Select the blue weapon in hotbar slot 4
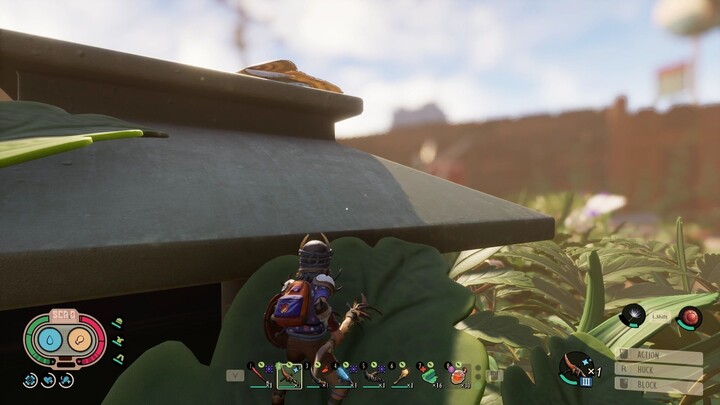The height and width of the screenshot is (405, 720). pos(345,375)
